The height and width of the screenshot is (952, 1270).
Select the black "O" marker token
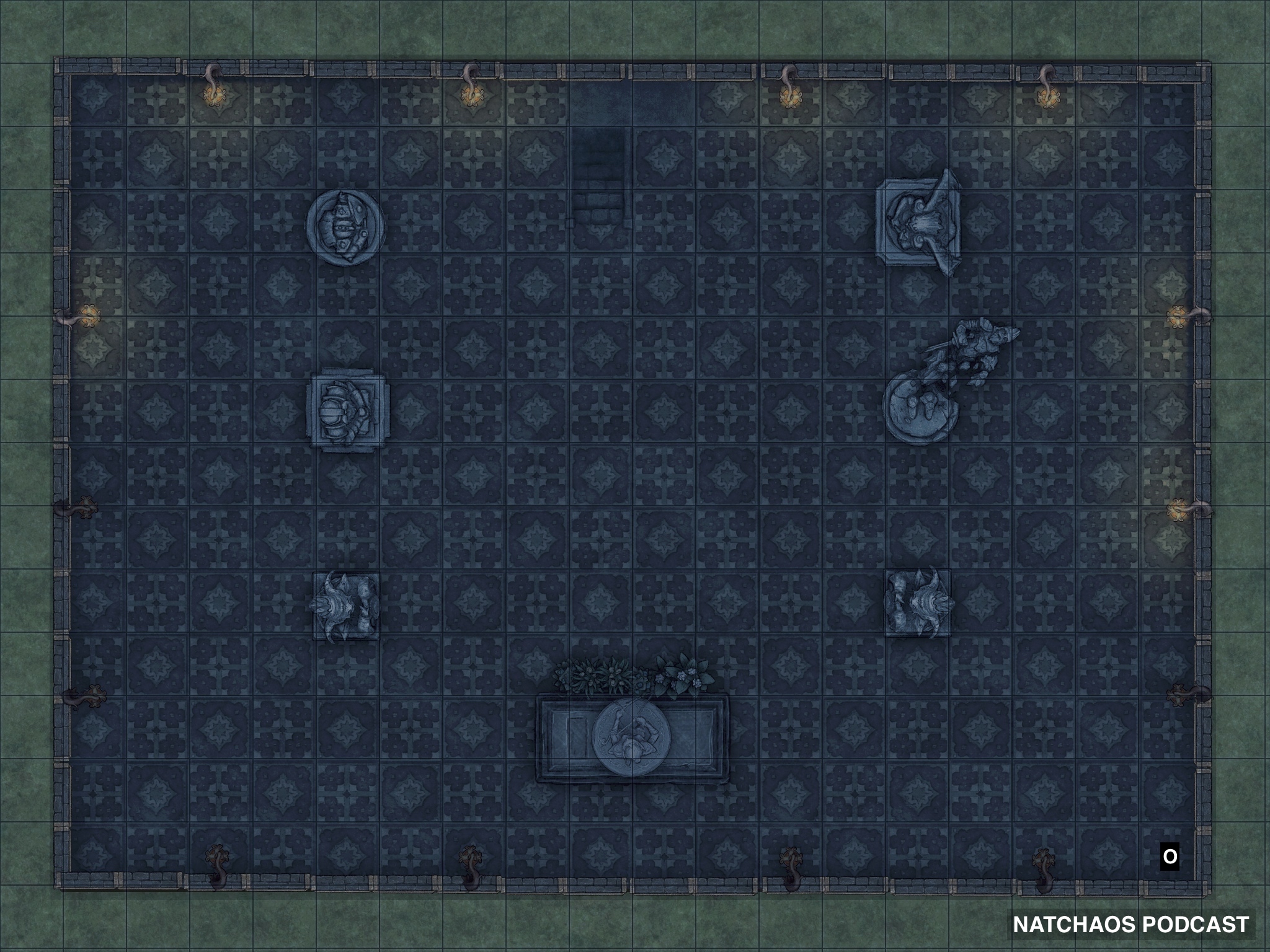pos(1170,857)
